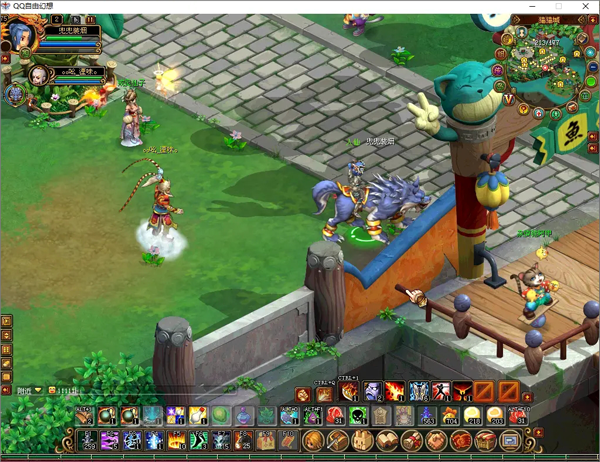Select the white-haired pet portrait
The width and height of the screenshot is (600, 462).
point(38,74)
